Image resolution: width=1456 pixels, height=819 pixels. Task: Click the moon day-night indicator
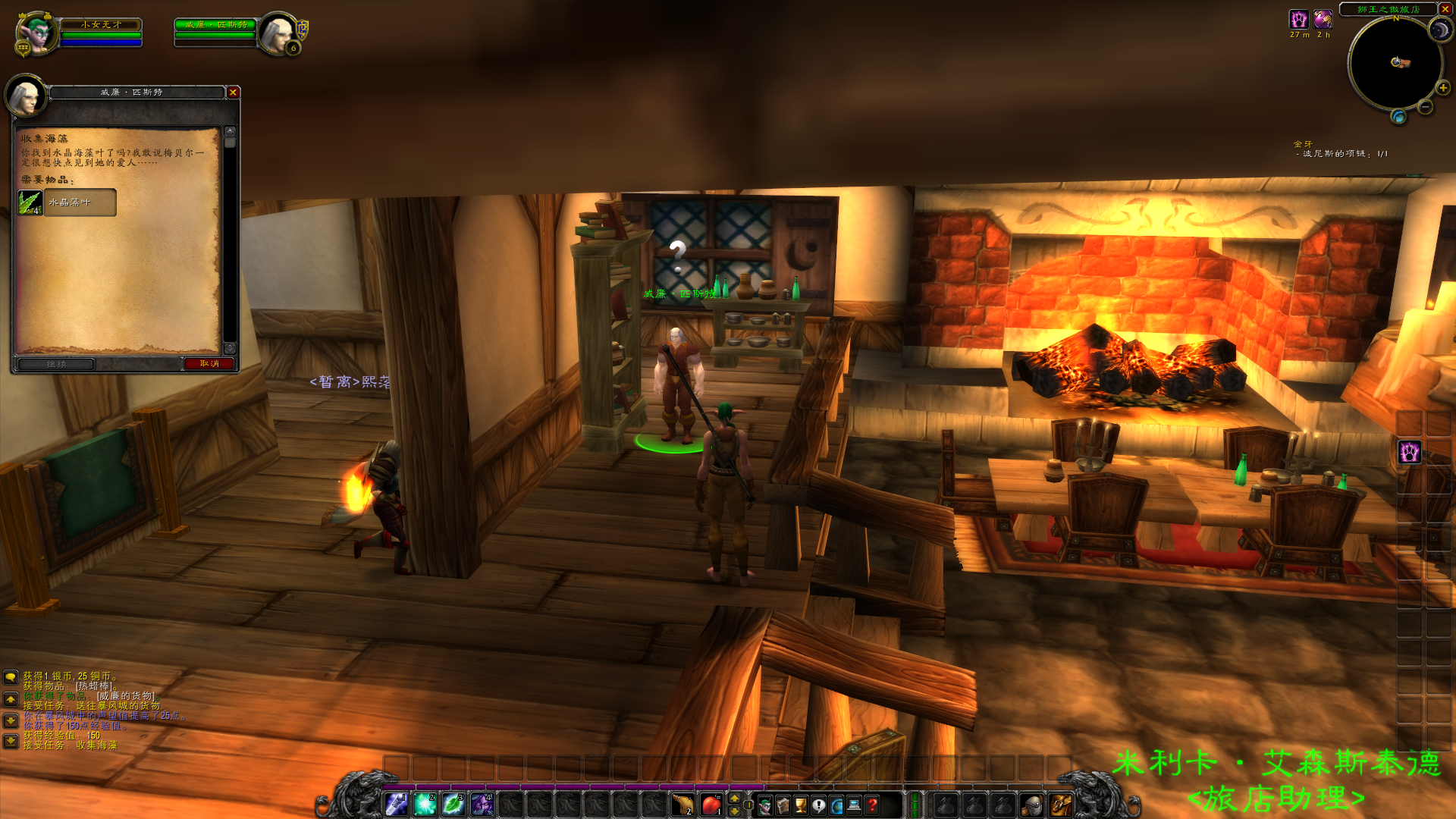[x=1439, y=30]
